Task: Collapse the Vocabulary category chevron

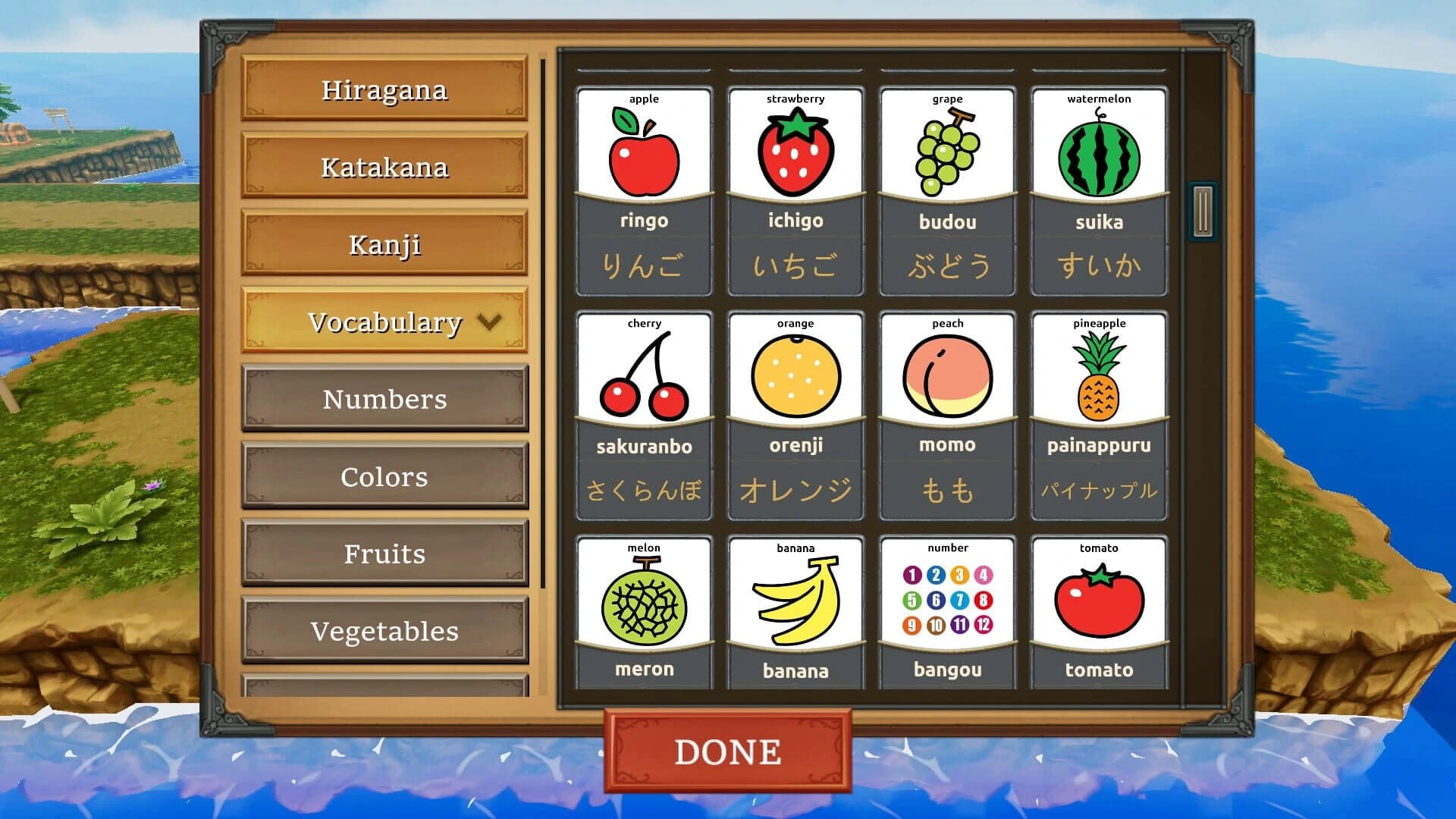Action: click(x=488, y=322)
